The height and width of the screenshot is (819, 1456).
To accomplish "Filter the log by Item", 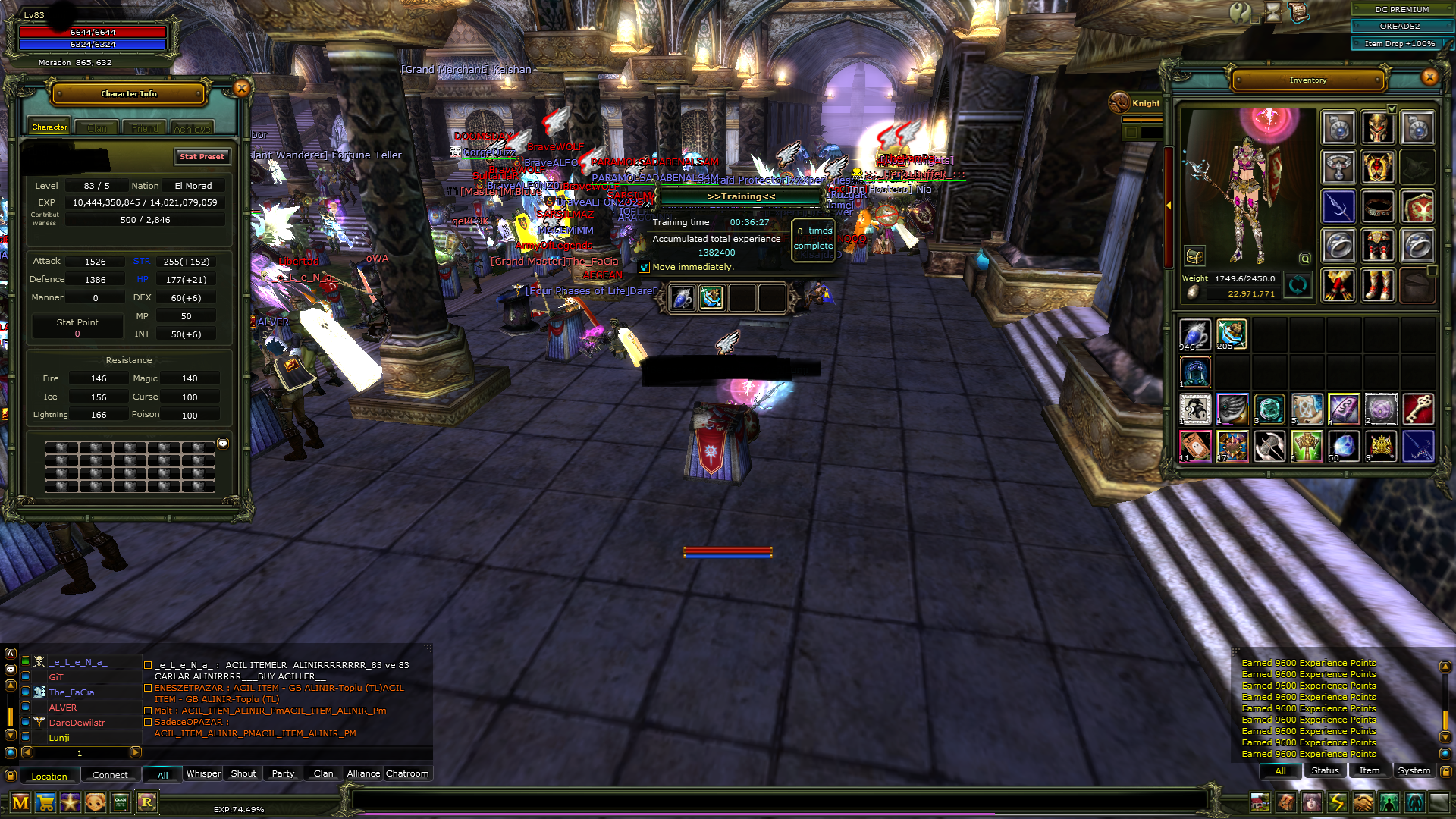I will (1369, 770).
